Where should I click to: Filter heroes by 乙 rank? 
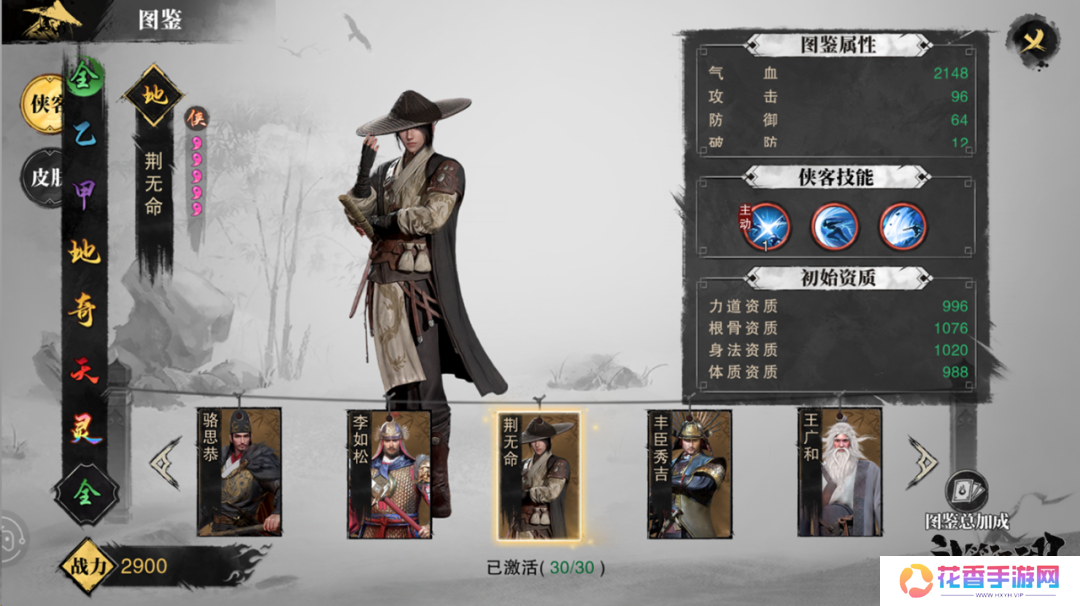[84, 139]
